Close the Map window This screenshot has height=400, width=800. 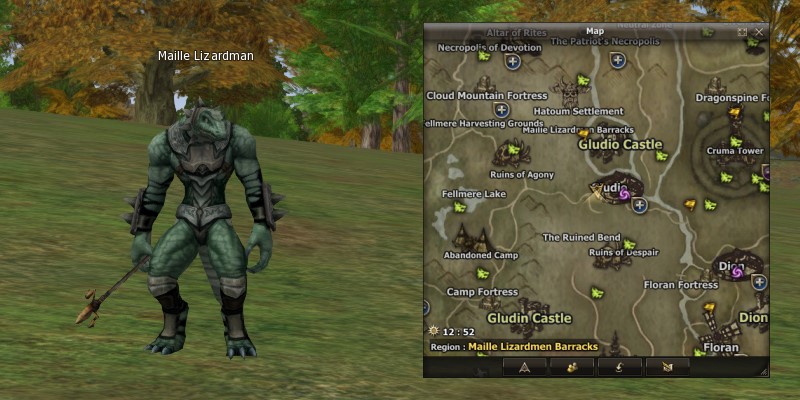coord(759,32)
